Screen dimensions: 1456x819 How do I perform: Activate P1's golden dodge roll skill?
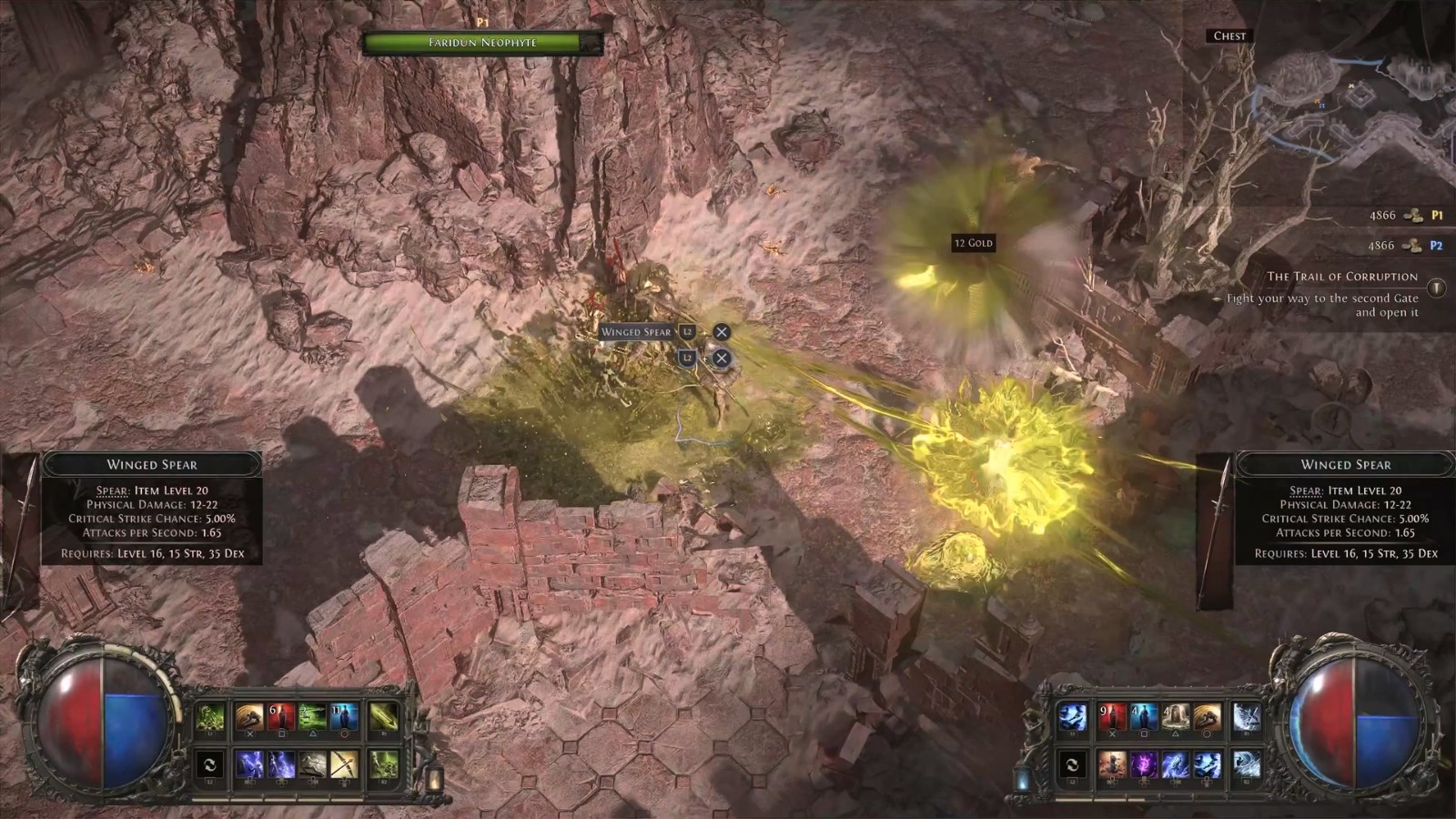pos(249,718)
